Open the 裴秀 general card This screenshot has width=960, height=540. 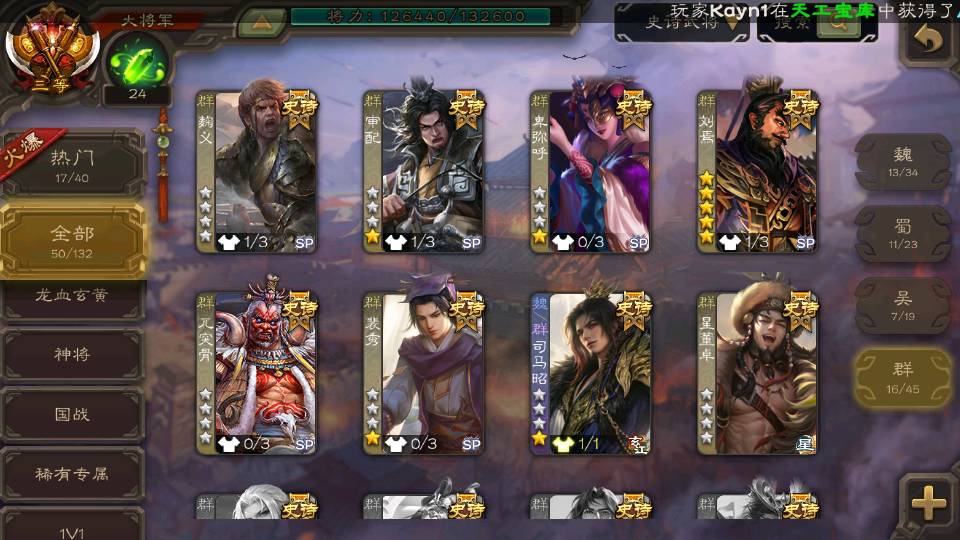pos(424,372)
